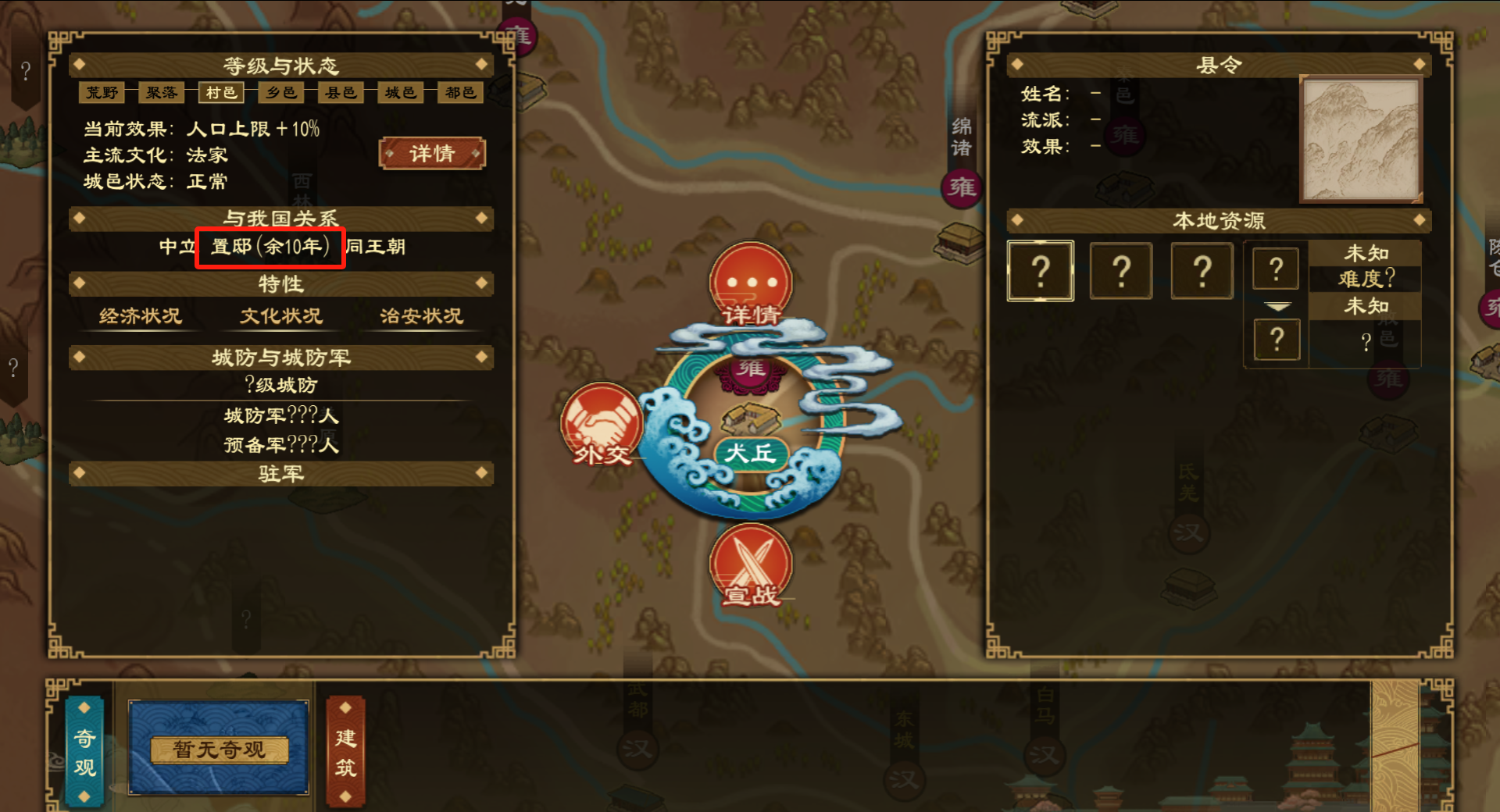Select the 中立 relation entry
The image size is (1500, 812).
177,248
